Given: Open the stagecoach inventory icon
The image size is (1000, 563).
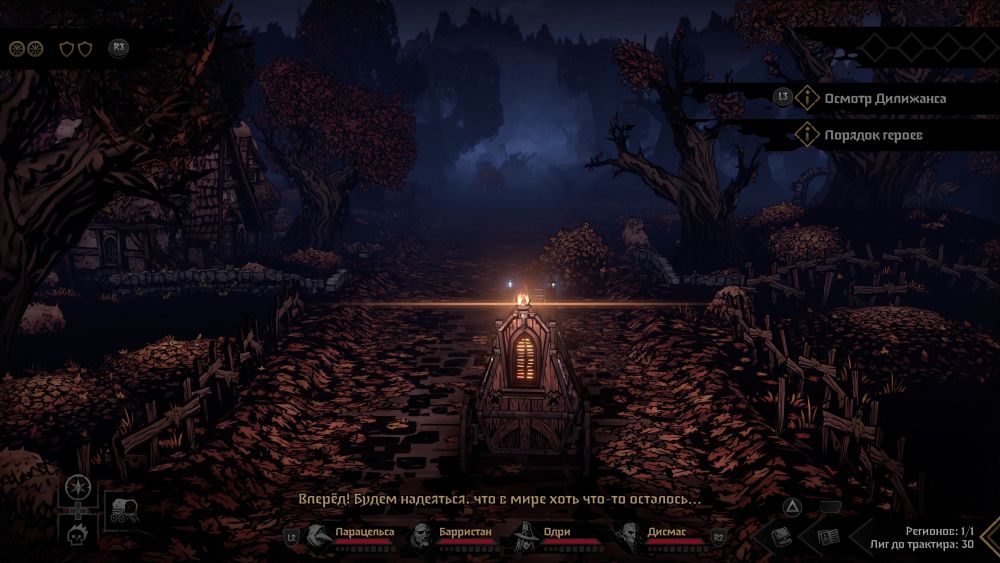Looking at the screenshot, I should [x=124, y=509].
